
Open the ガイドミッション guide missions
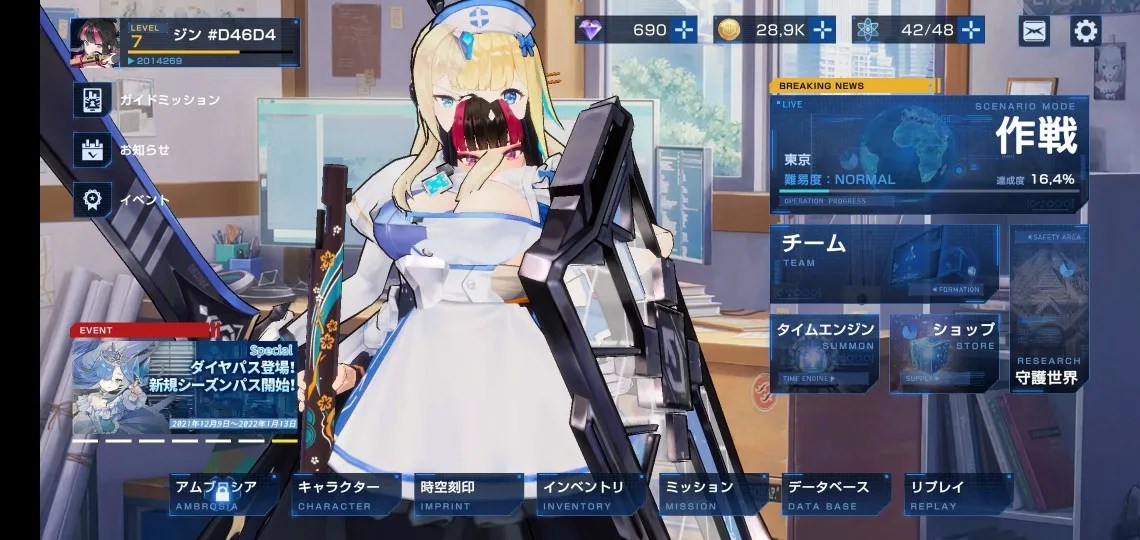92,100
